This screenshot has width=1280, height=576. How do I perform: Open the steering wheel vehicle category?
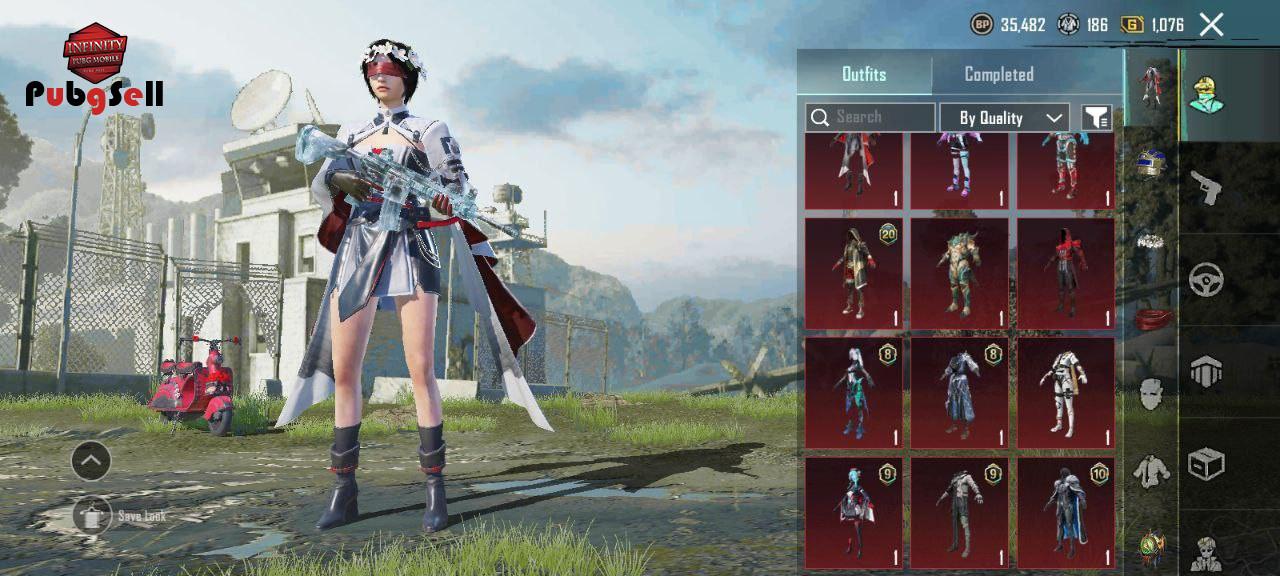[x=1206, y=279]
